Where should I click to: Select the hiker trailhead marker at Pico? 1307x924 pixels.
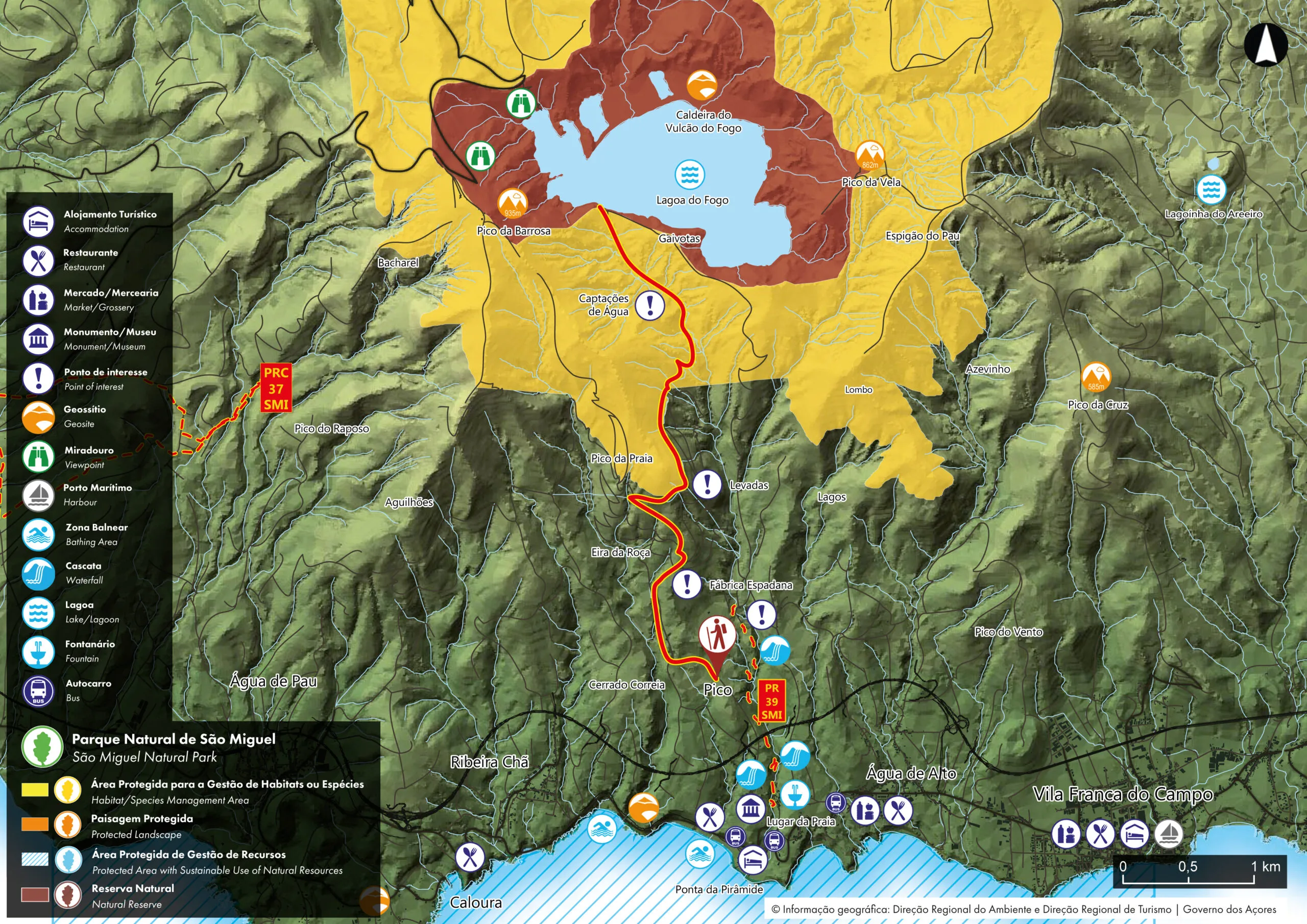click(x=717, y=637)
